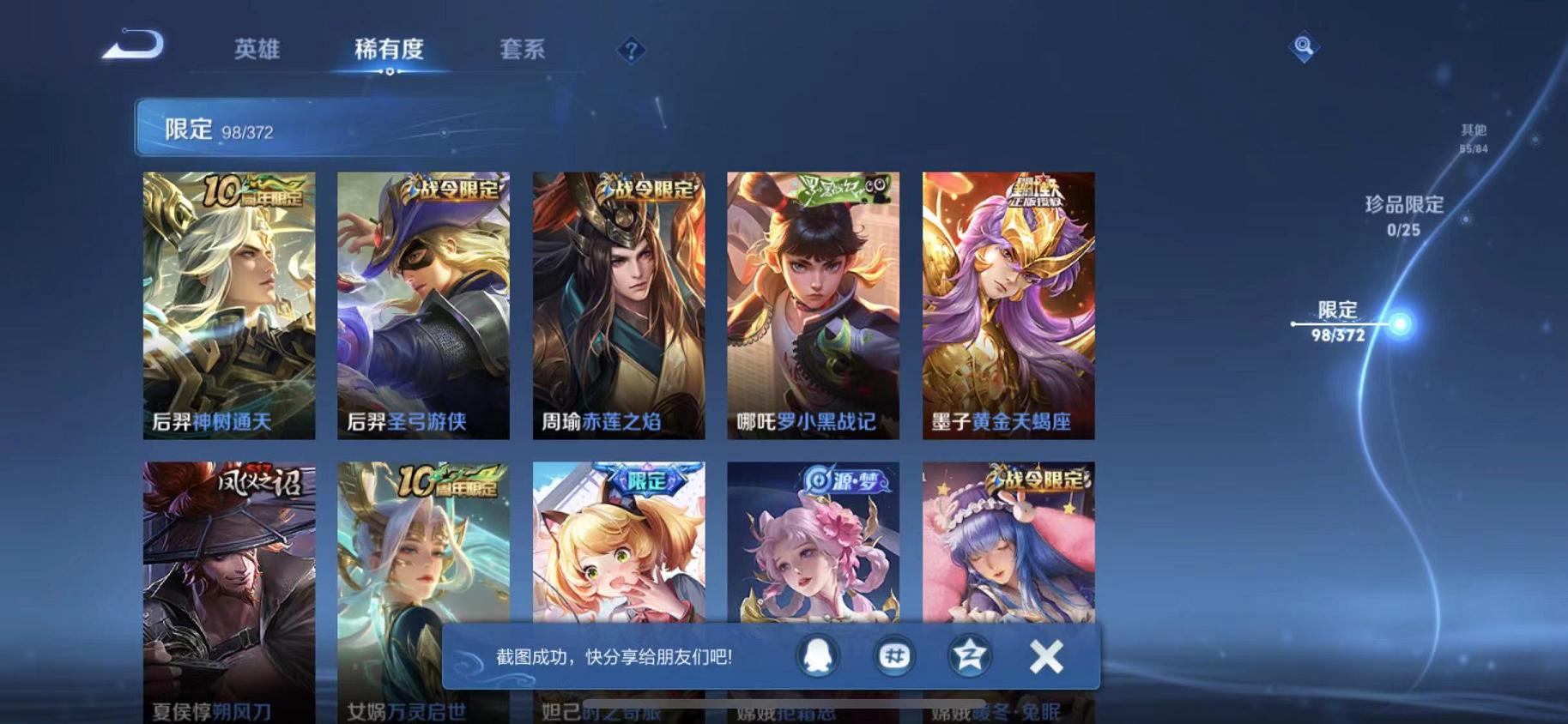The height and width of the screenshot is (724, 1568).
Task: Select the 稀有度 tab
Action: coord(390,50)
